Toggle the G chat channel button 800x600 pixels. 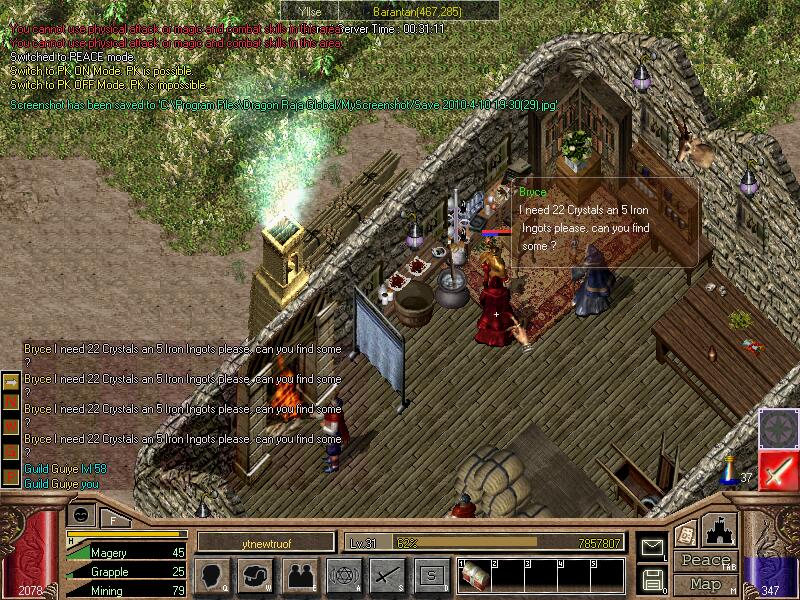[x=11, y=449]
